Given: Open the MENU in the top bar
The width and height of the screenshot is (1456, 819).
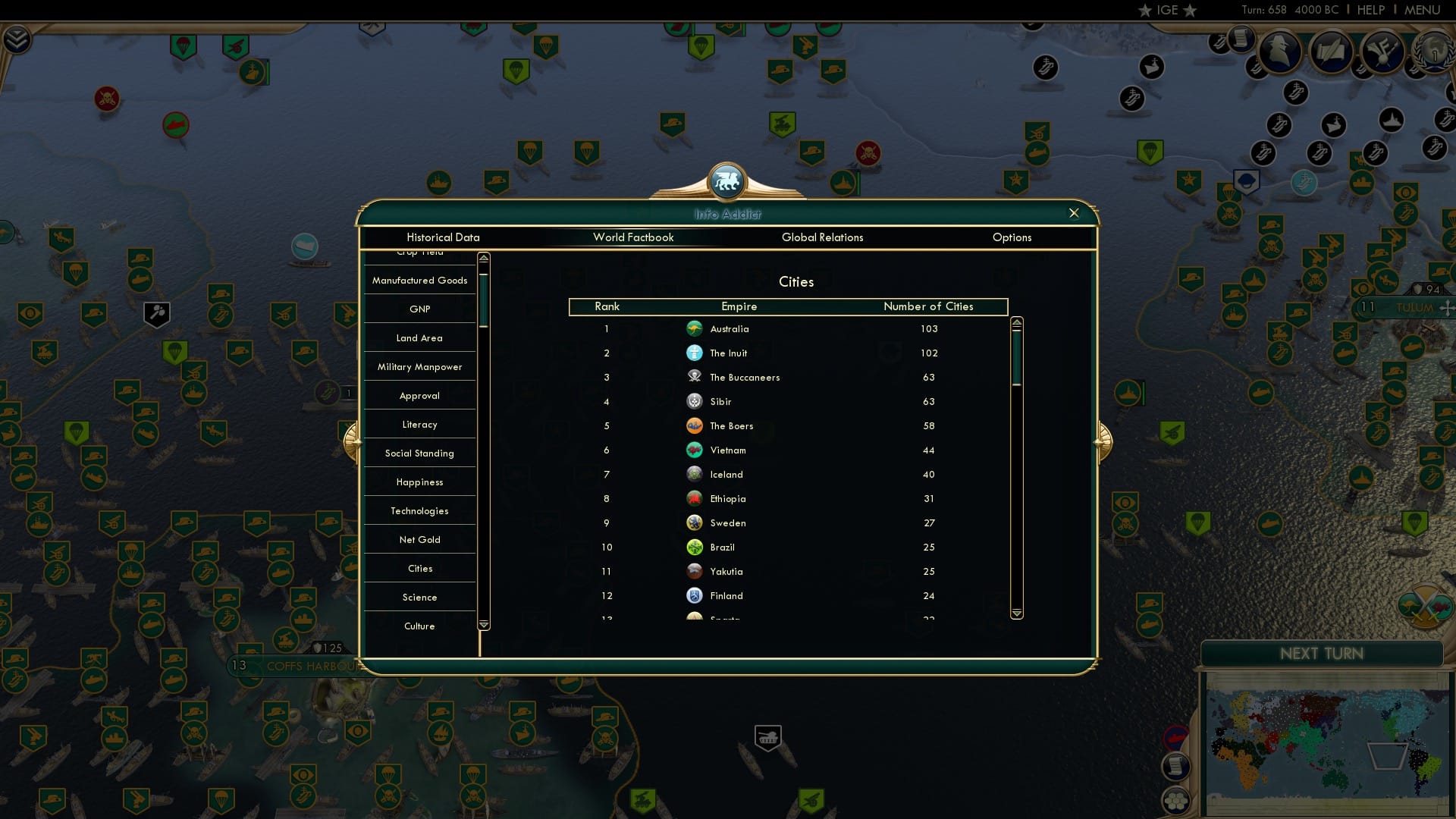Looking at the screenshot, I should pyautogui.click(x=1422, y=10).
